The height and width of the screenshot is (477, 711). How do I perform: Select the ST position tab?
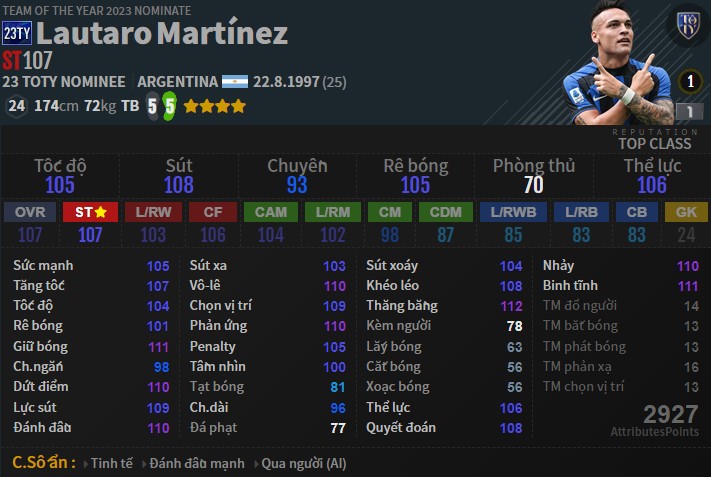click(x=91, y=212)
